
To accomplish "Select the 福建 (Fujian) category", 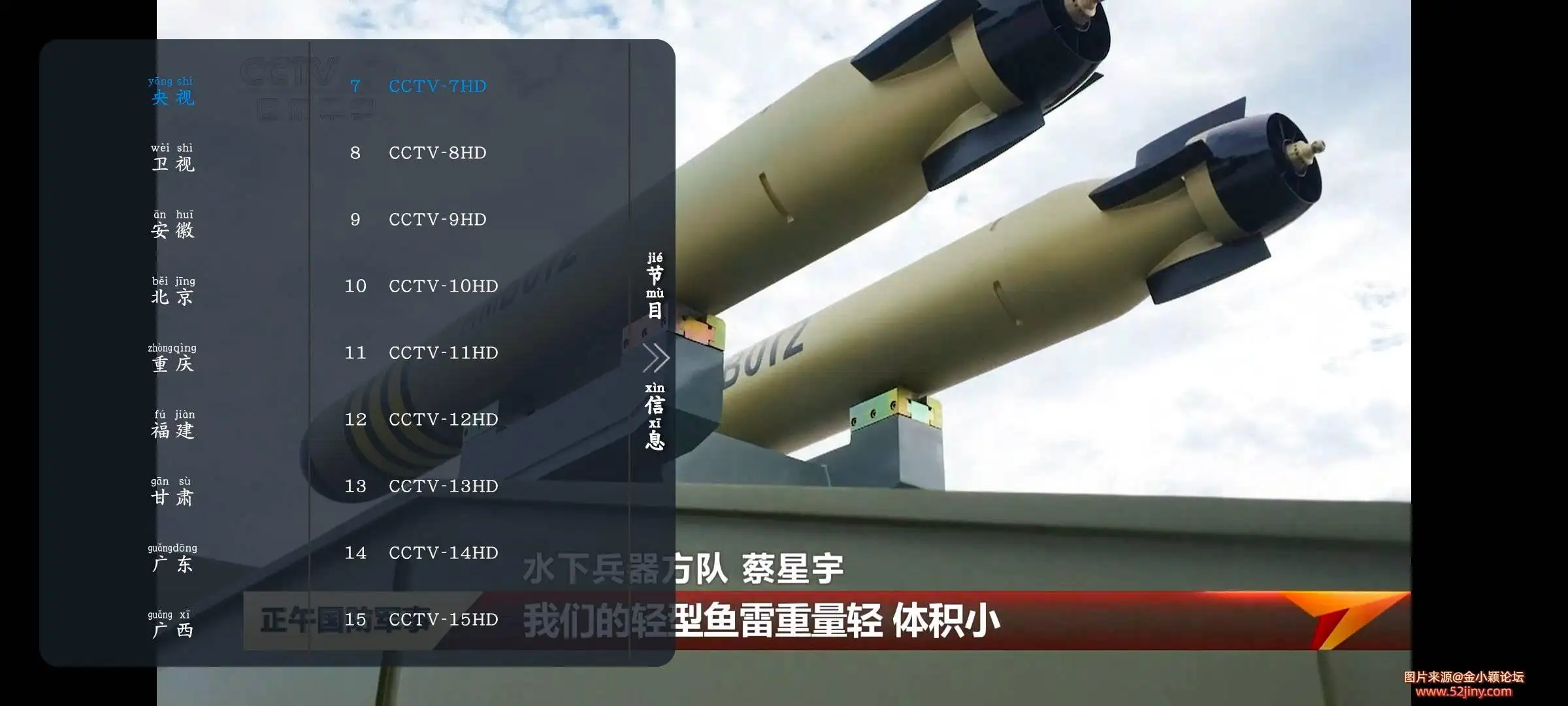I will (172, 427).
